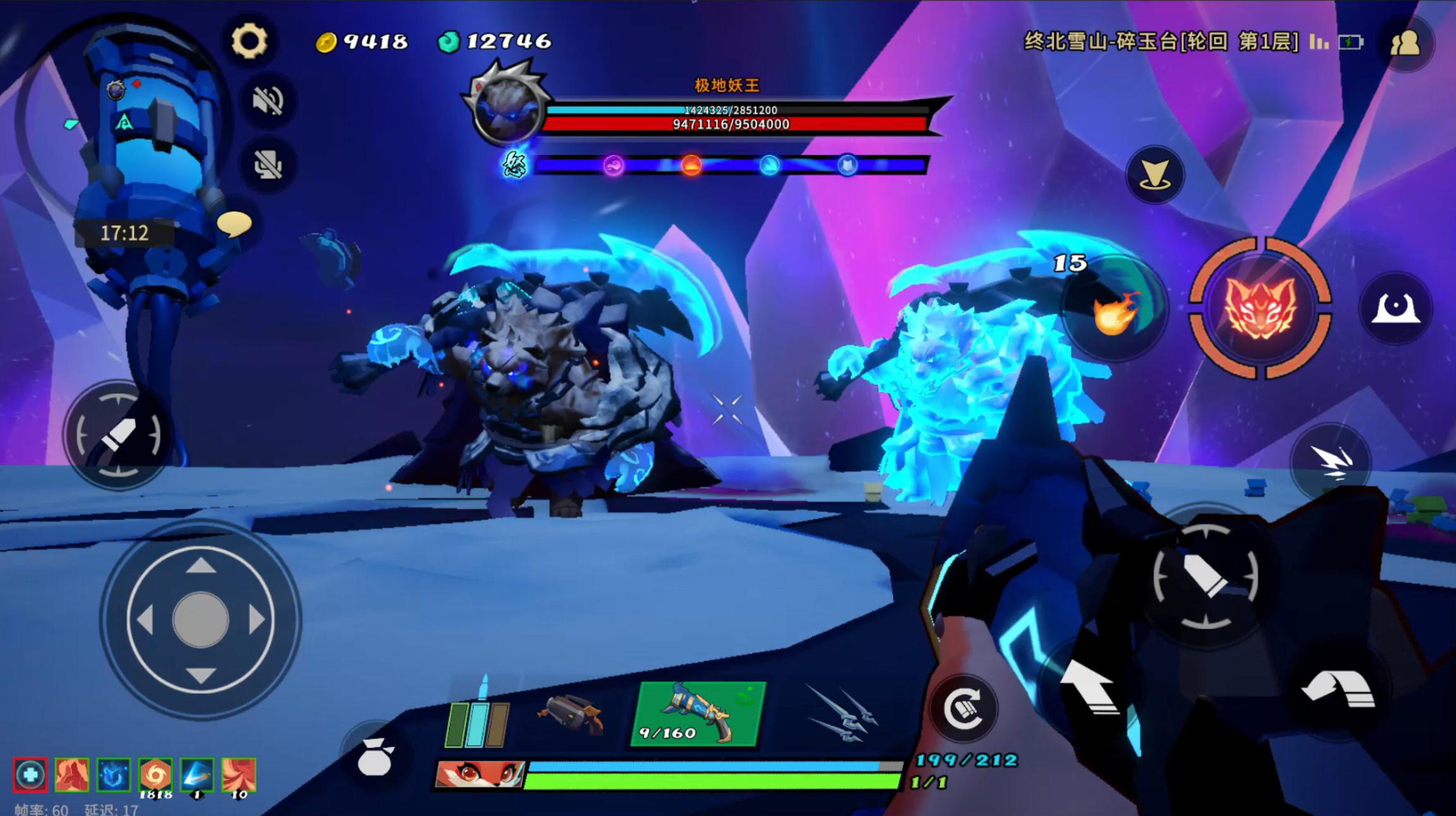Tap the upward arrow jump button
The width and height of the screenshot is (1456, 816).
point(1088,688)
